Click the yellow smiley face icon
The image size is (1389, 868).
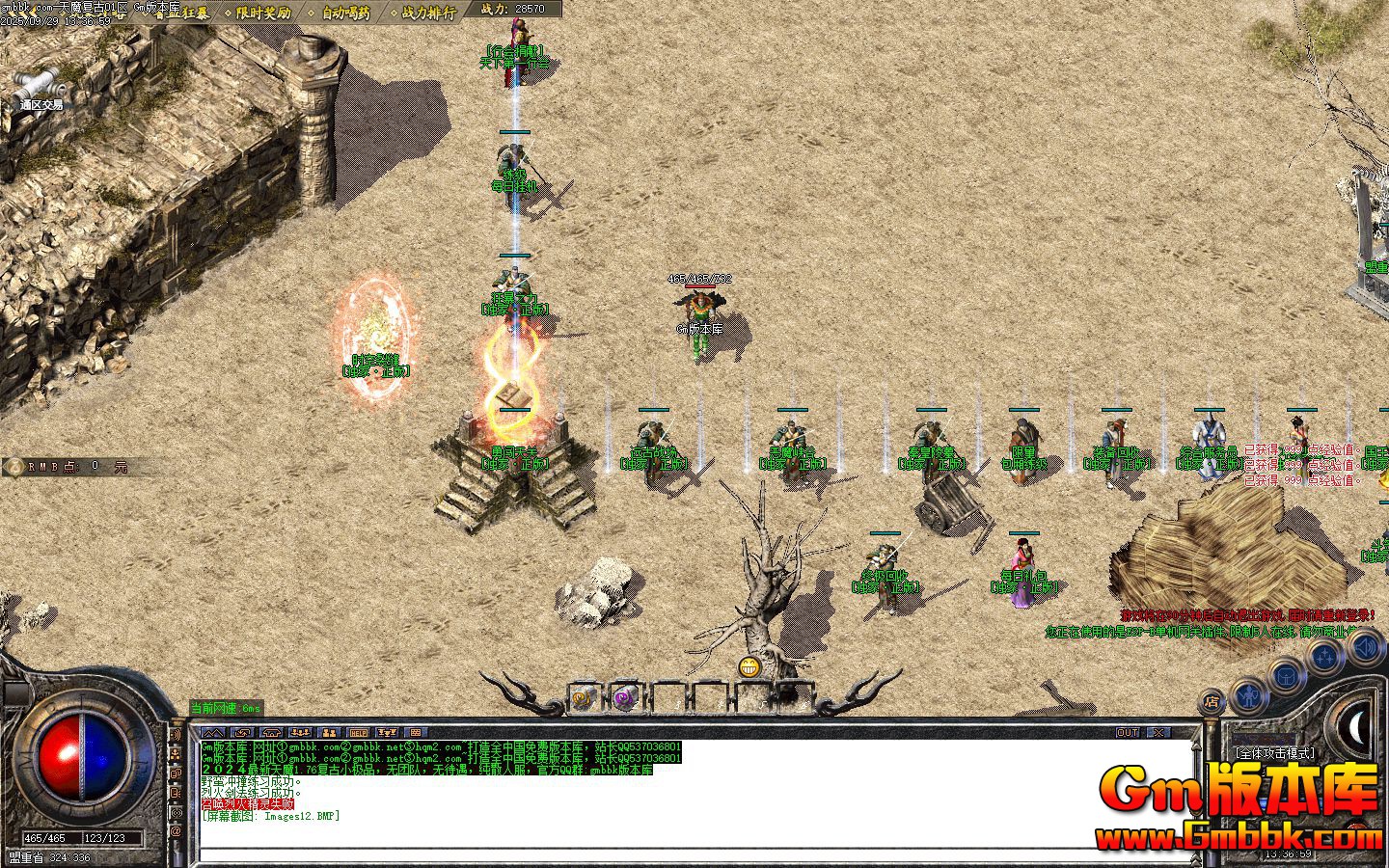(x=749, y=666)
